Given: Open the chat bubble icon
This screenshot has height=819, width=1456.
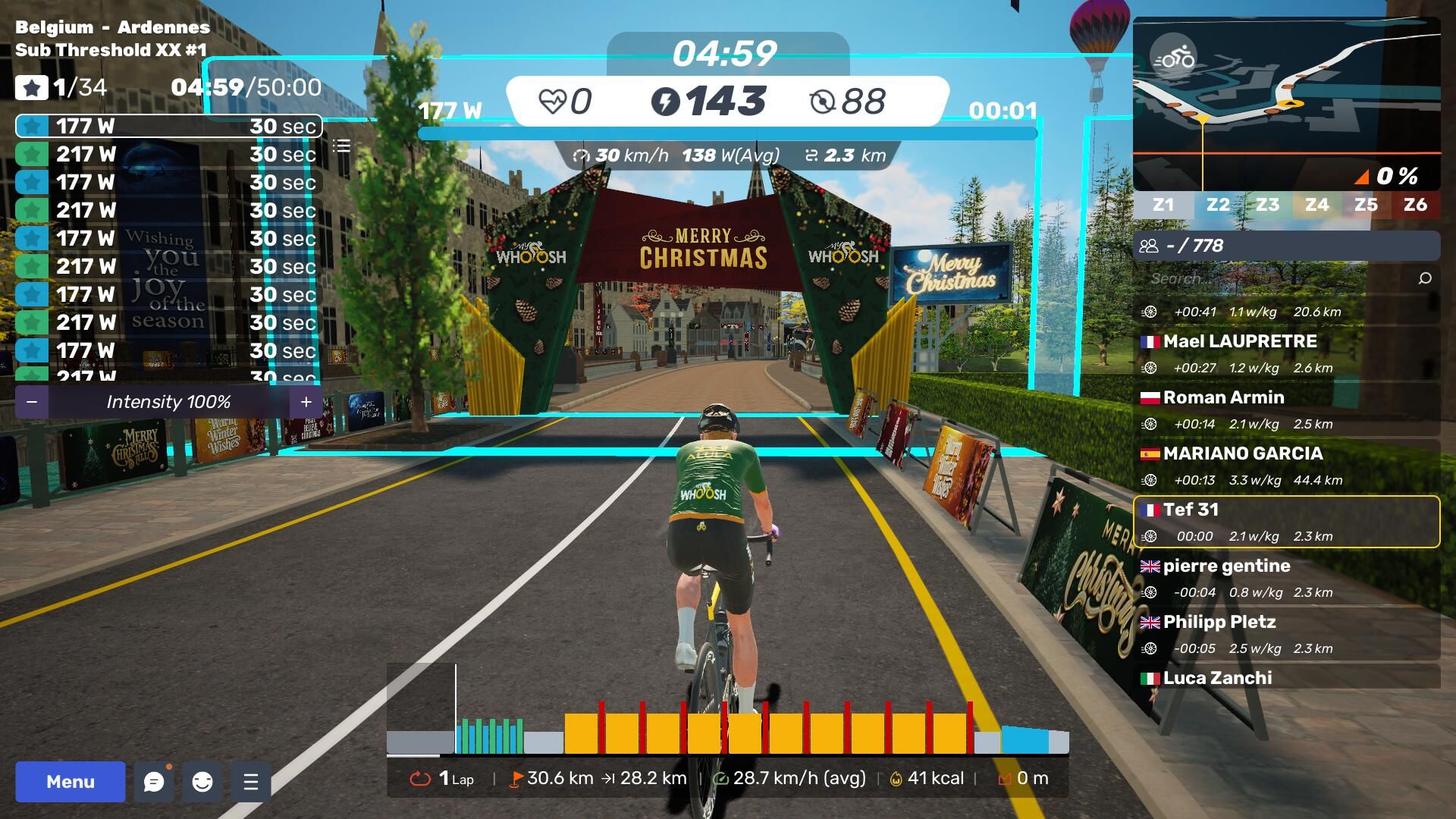Looking at the screenshot, I should tap(154, 782).
